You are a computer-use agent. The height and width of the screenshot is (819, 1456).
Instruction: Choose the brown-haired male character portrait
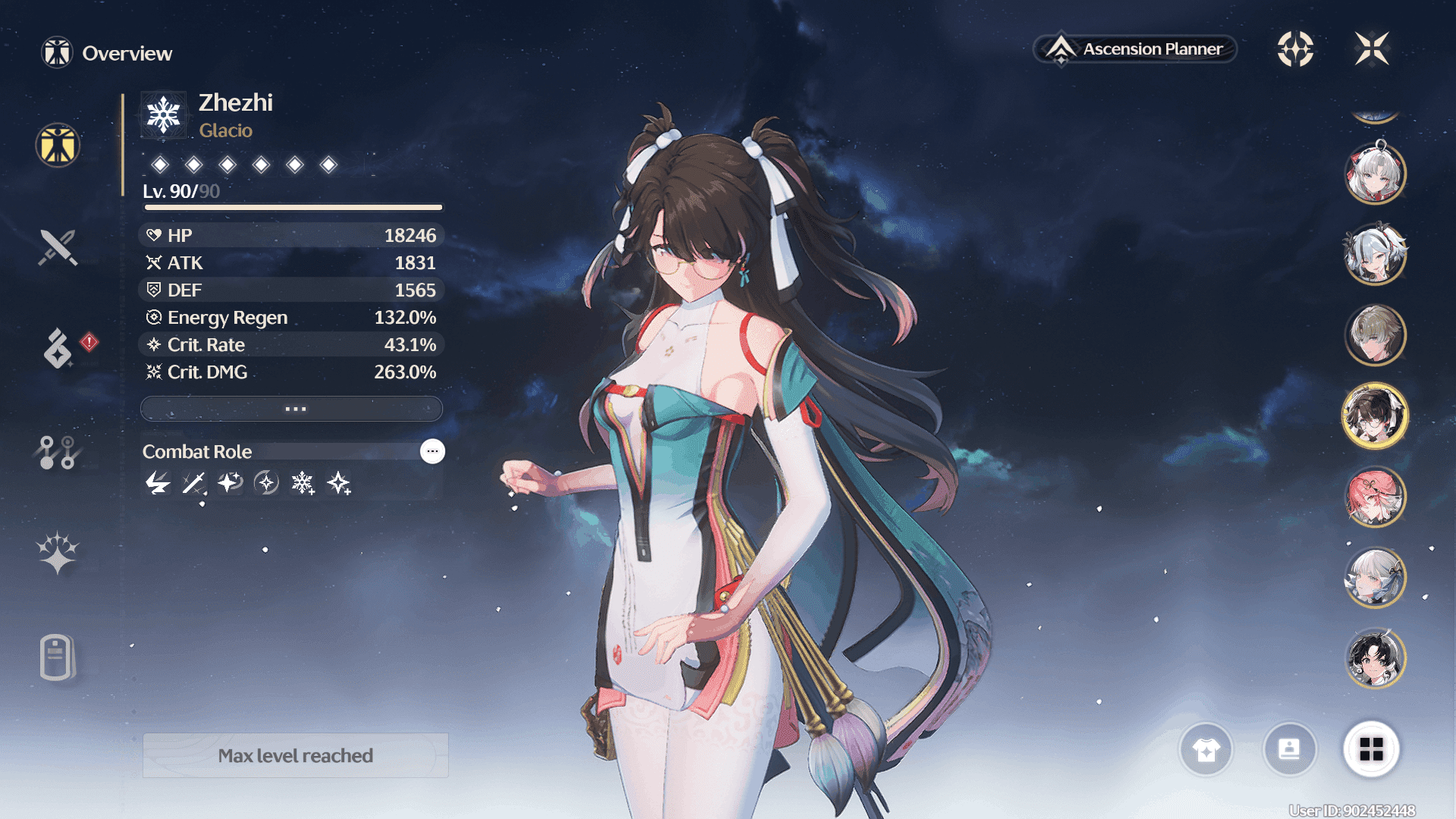pyautogui.click(x=1375, y=334)
